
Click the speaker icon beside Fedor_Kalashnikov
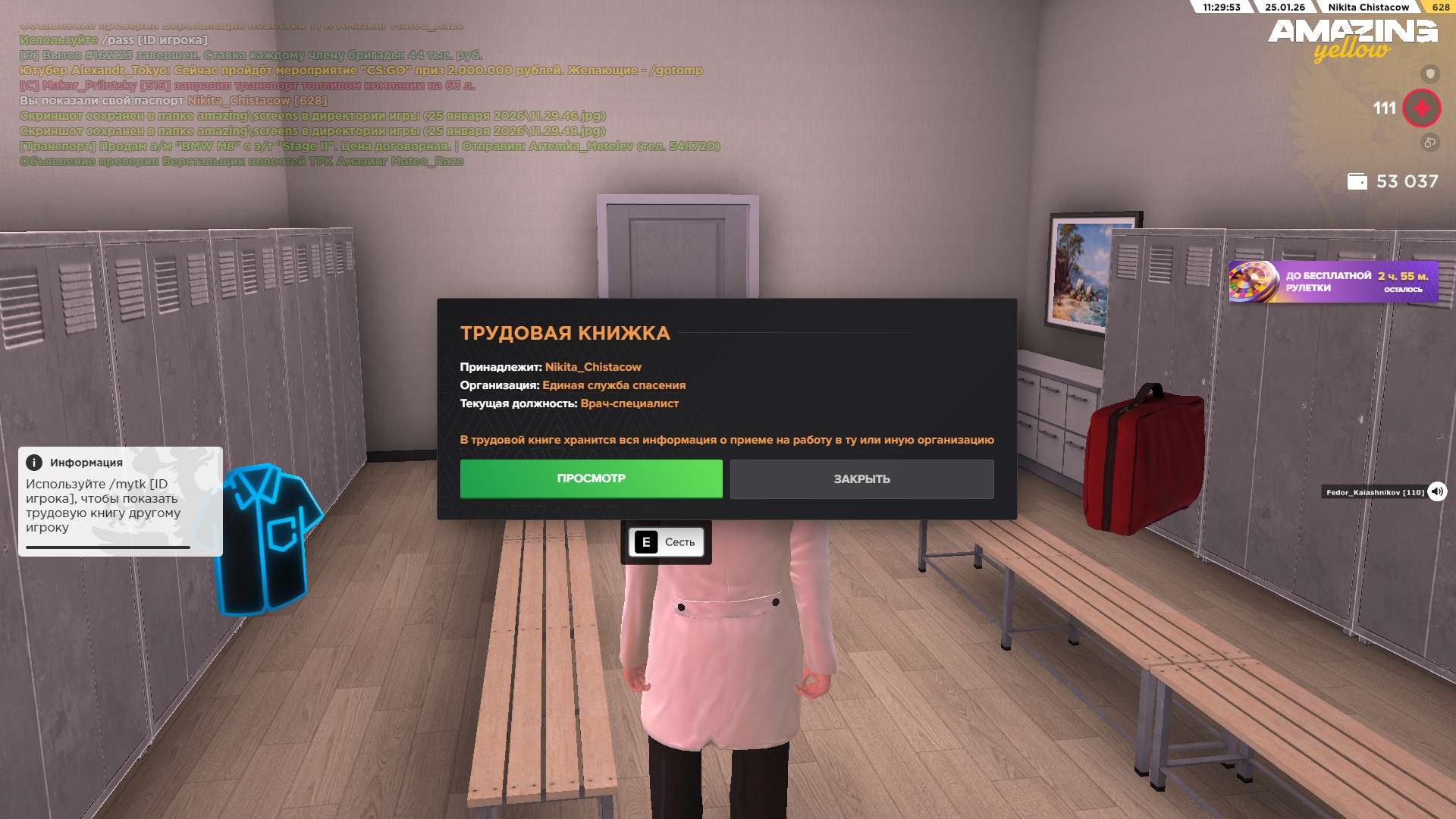(1436, 492)
